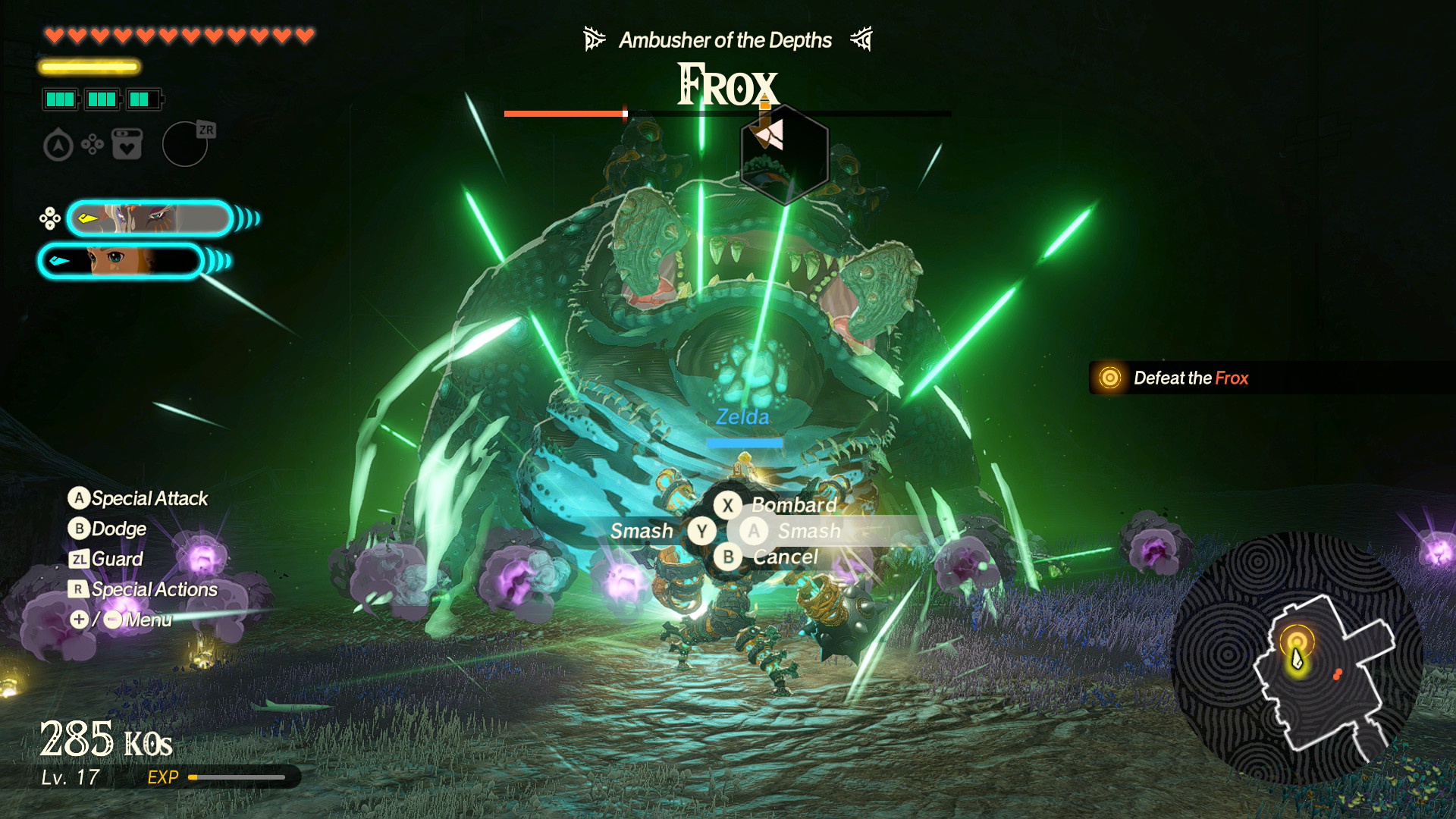This screenshot has height=819, width=1456.
Task: Select the top ally character portrait
Action: pyautogui.click(x=150, y=218)
